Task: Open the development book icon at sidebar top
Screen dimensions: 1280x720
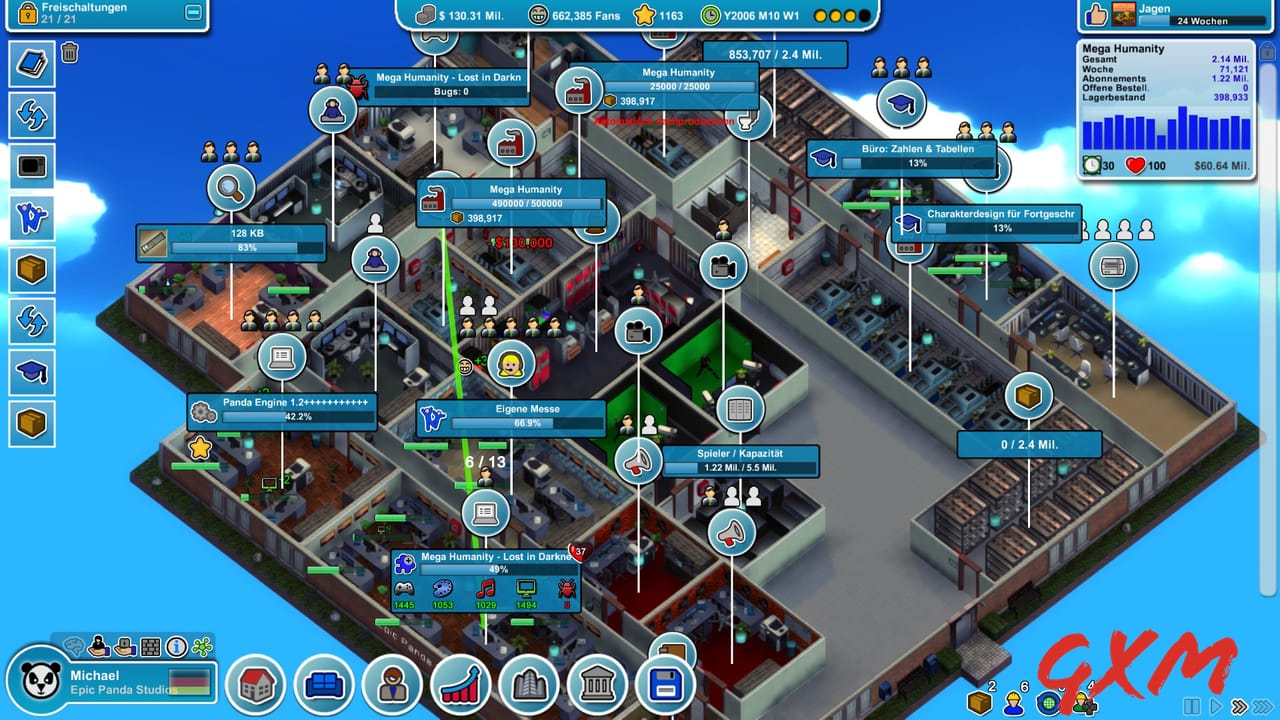Action: pos(31,65)
